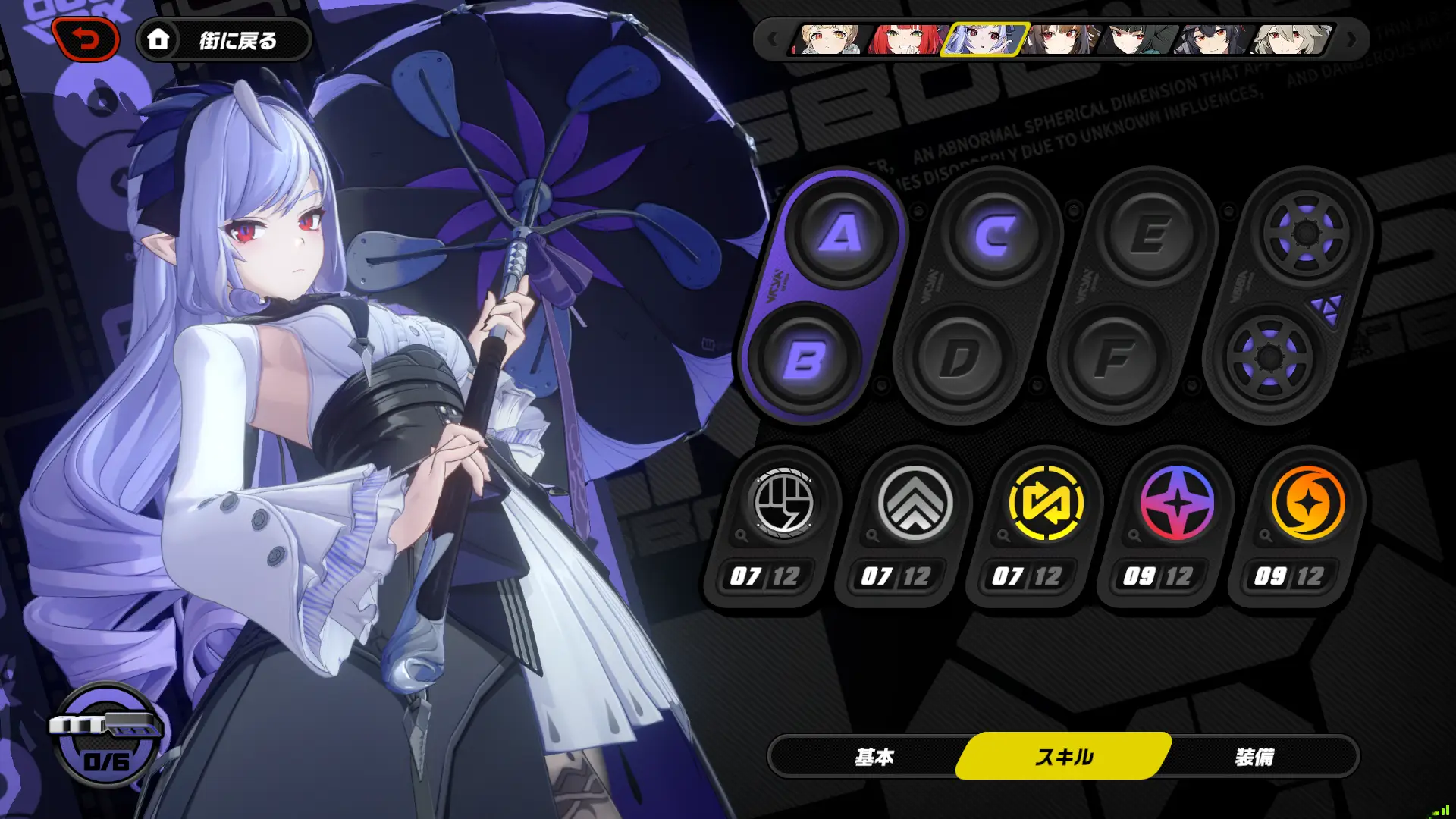Click the red back arrow button

pos(86,39)
